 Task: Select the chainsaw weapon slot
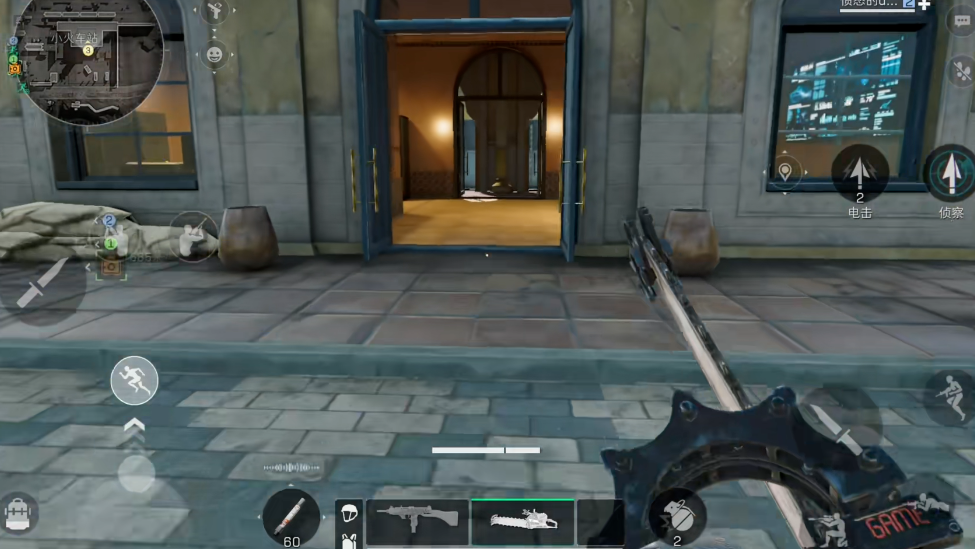(523, 520)
